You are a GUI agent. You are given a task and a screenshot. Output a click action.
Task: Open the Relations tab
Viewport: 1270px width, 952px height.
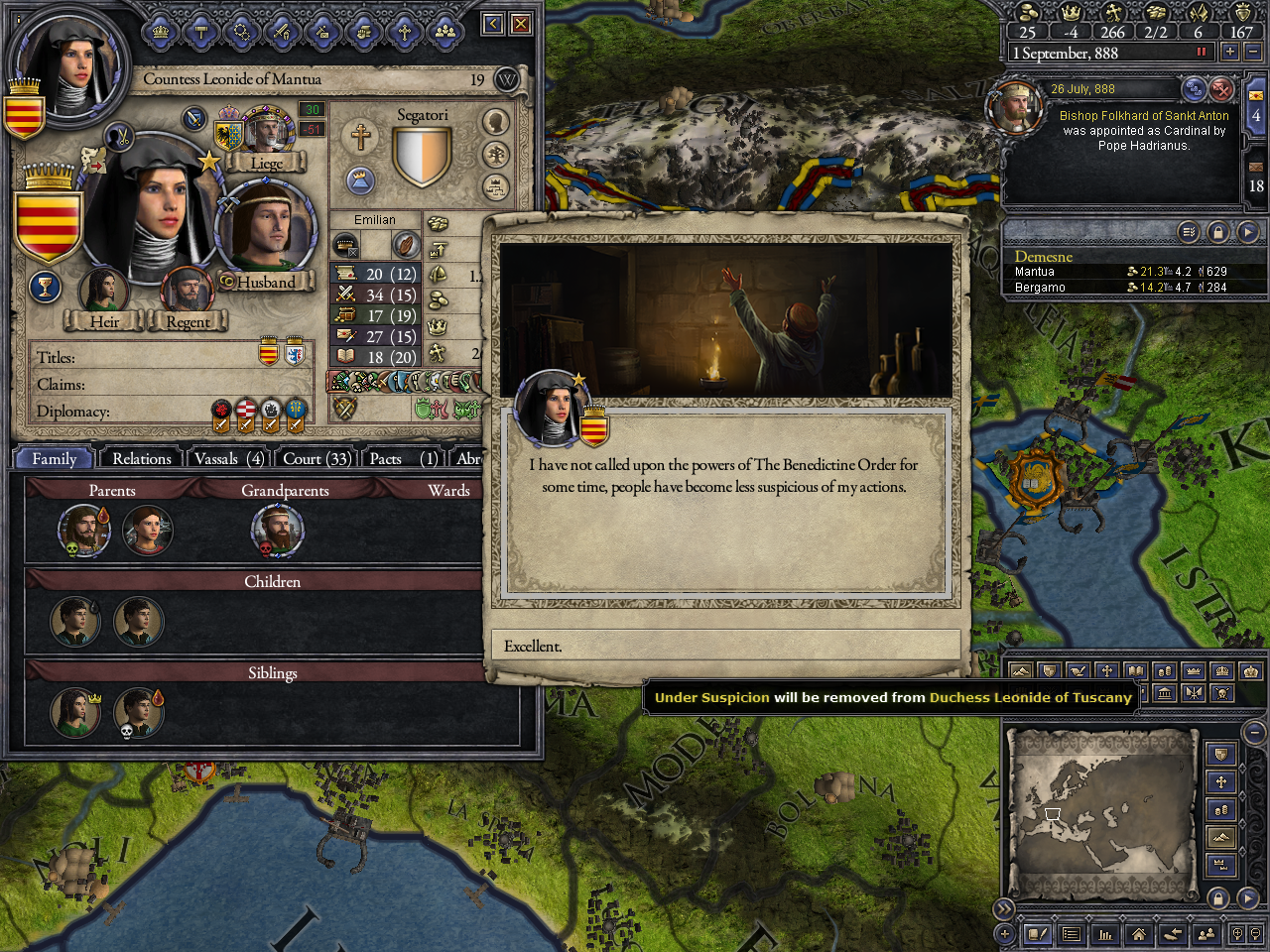[140, 458]
